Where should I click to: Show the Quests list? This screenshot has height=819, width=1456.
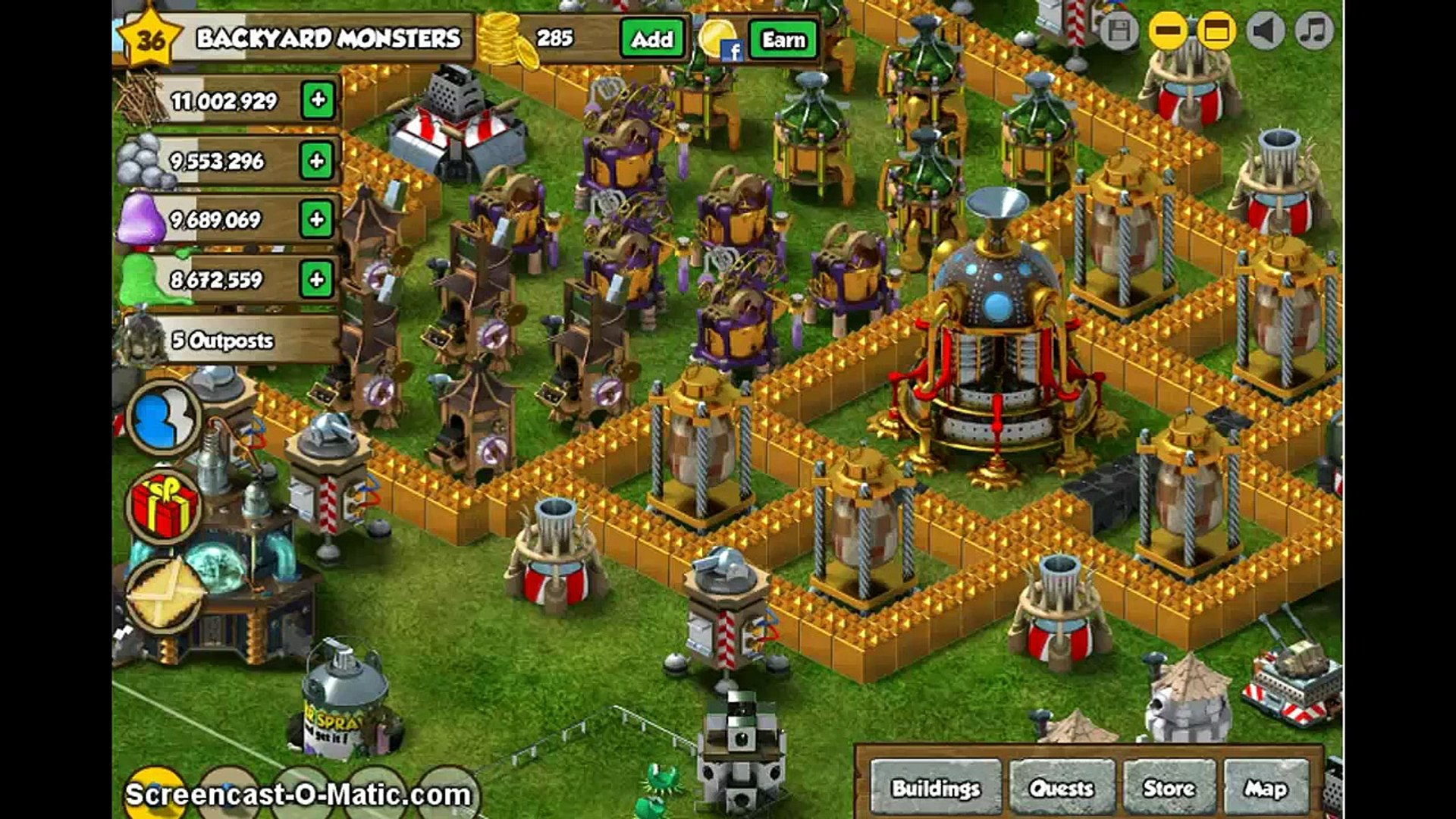[x=1061, y=789]
